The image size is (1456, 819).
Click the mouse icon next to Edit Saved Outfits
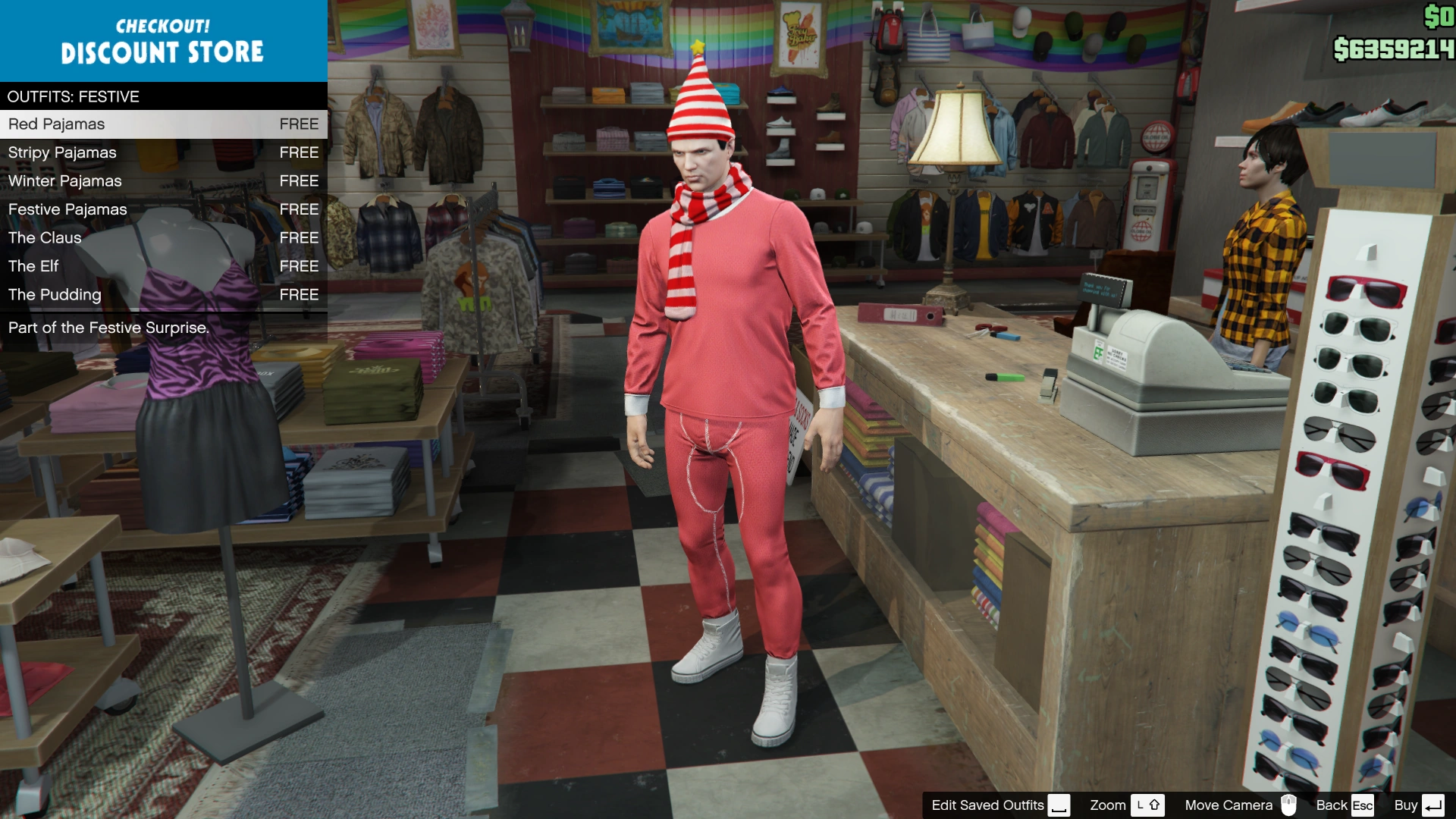pos(1059,805)
